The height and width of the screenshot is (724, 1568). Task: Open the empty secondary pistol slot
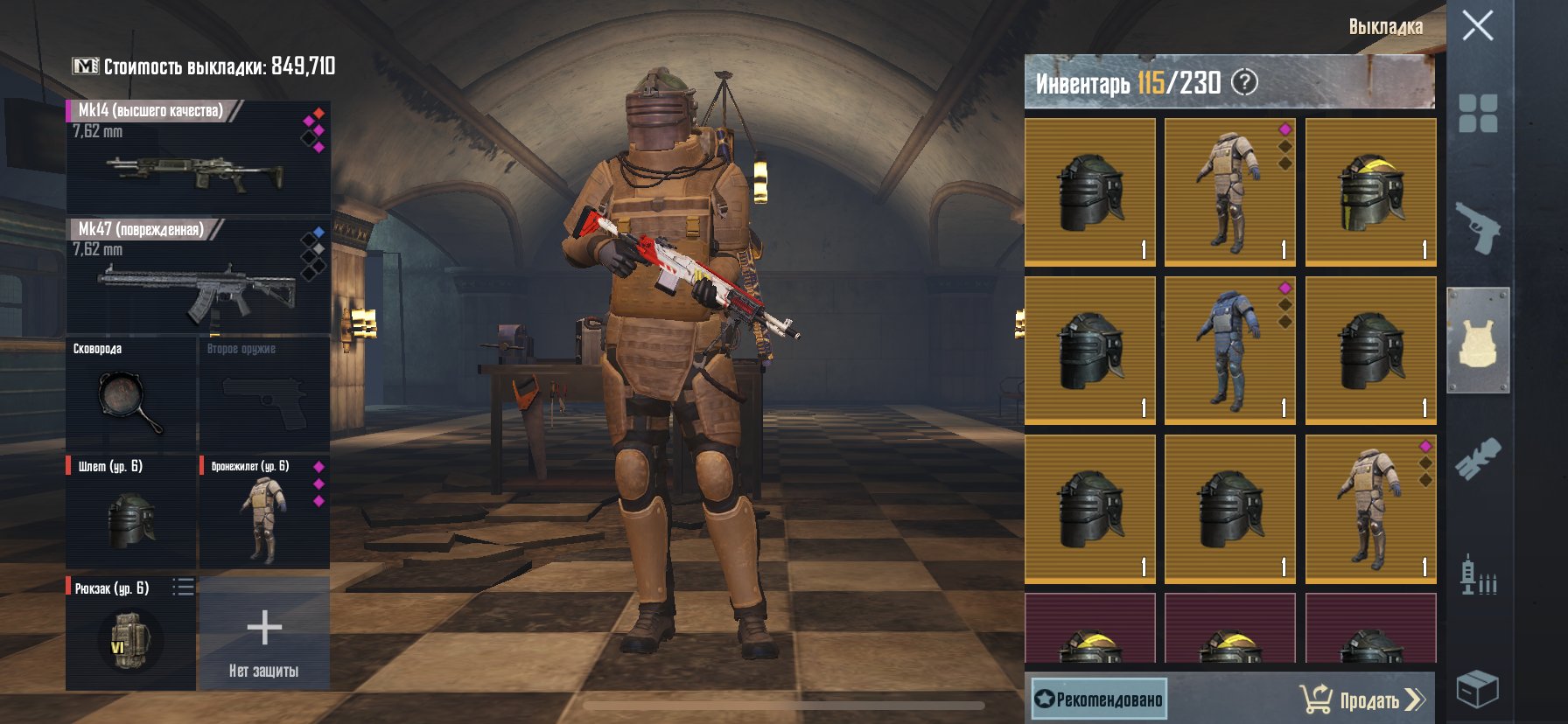click(x=264, y=394)
